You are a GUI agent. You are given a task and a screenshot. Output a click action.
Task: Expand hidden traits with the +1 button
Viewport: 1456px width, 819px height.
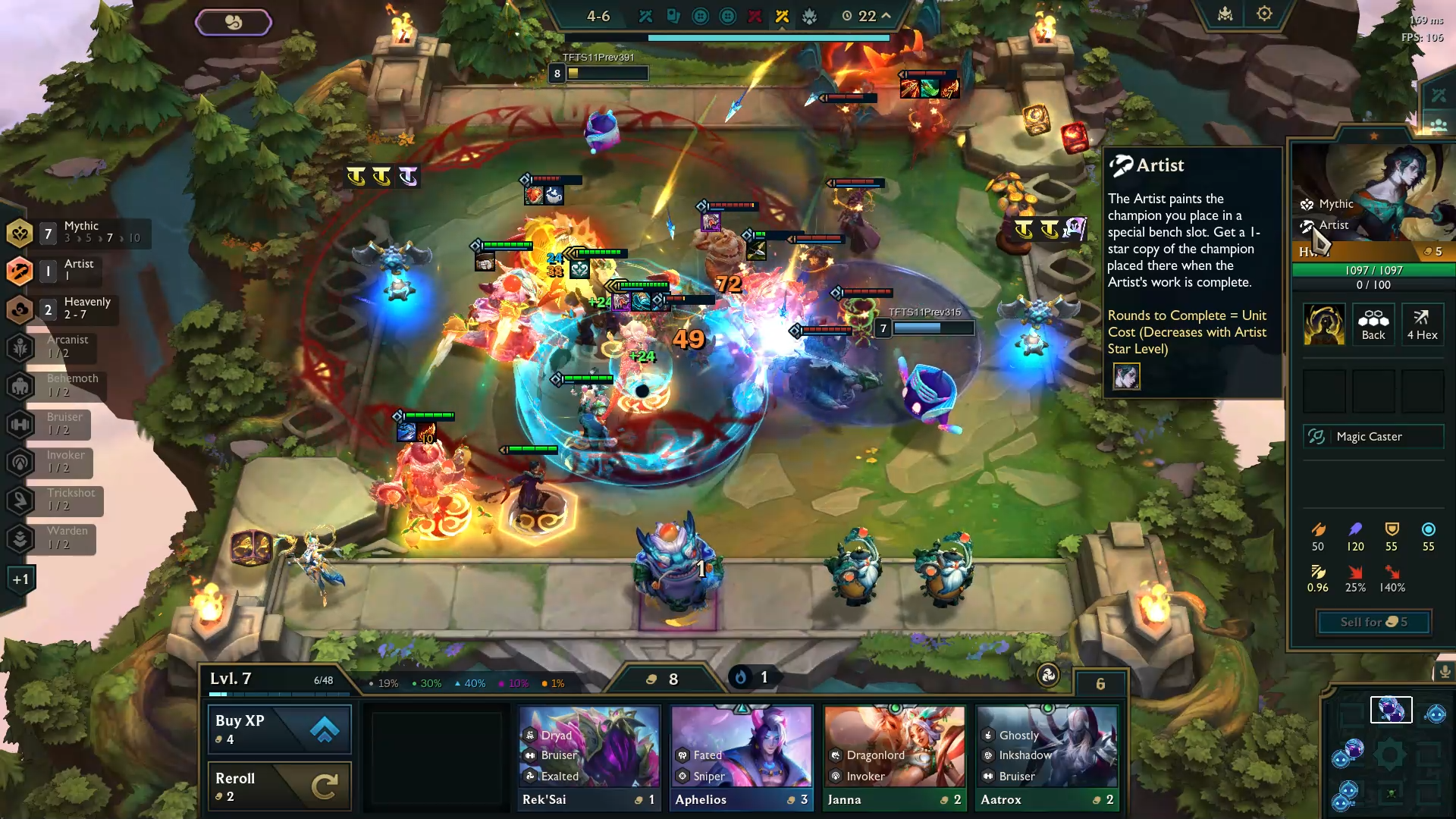(x=22, y=578)
